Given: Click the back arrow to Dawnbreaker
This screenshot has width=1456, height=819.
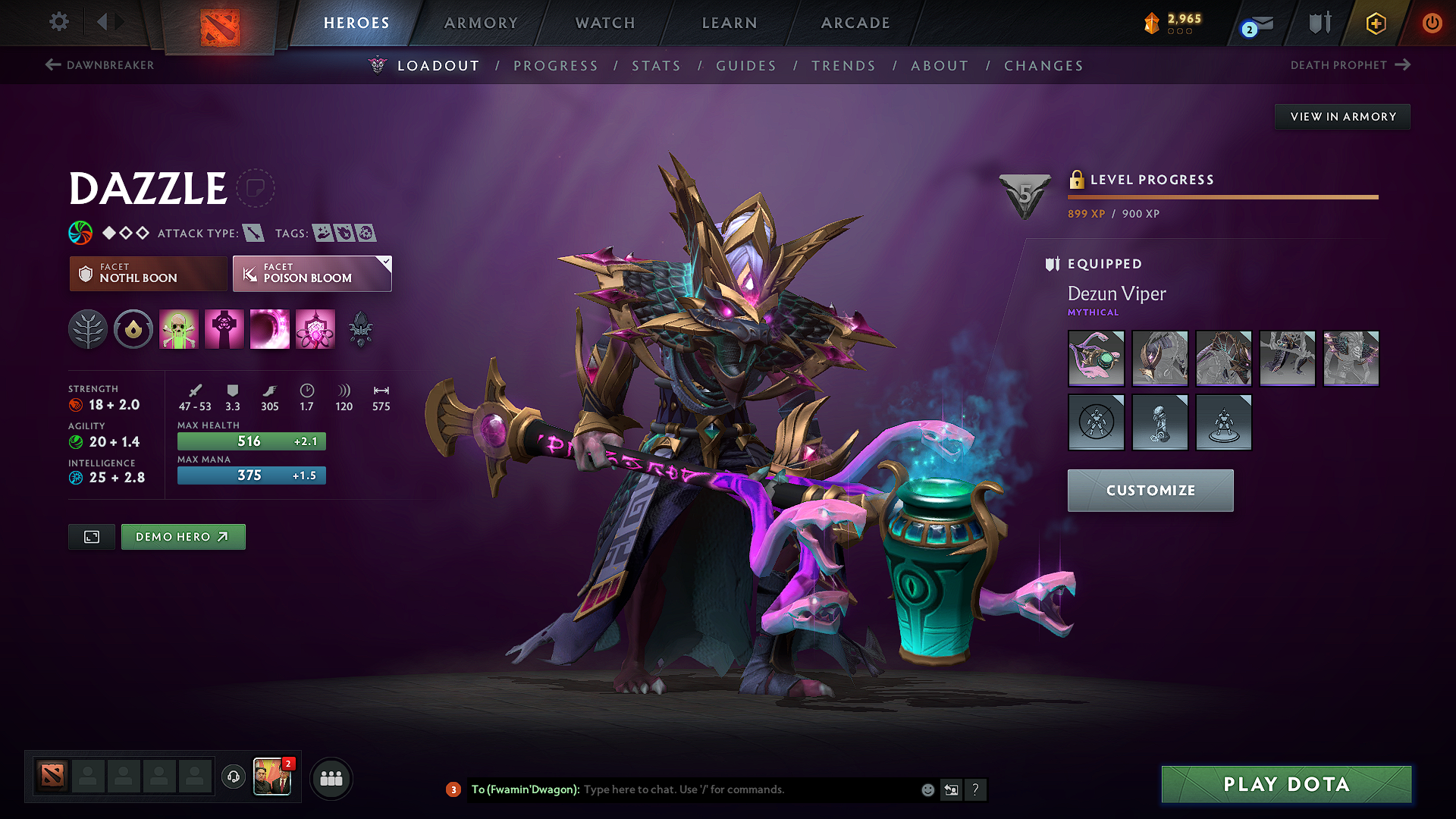Looking at the screenshot, I should 52,65.
